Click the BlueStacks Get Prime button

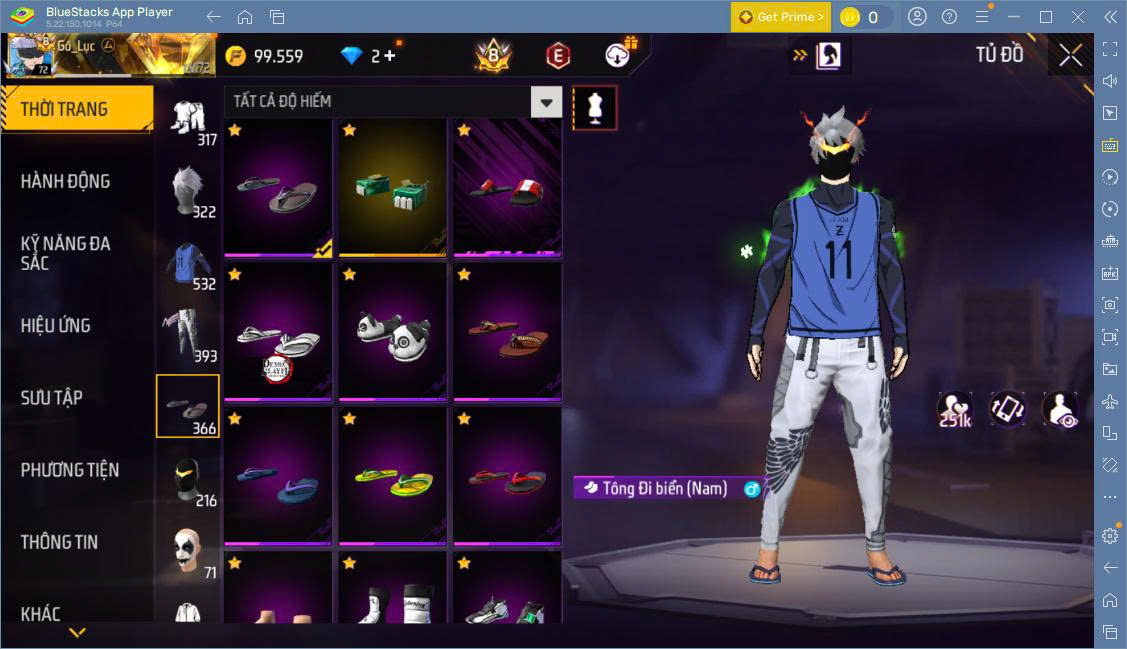pos(780,17)
